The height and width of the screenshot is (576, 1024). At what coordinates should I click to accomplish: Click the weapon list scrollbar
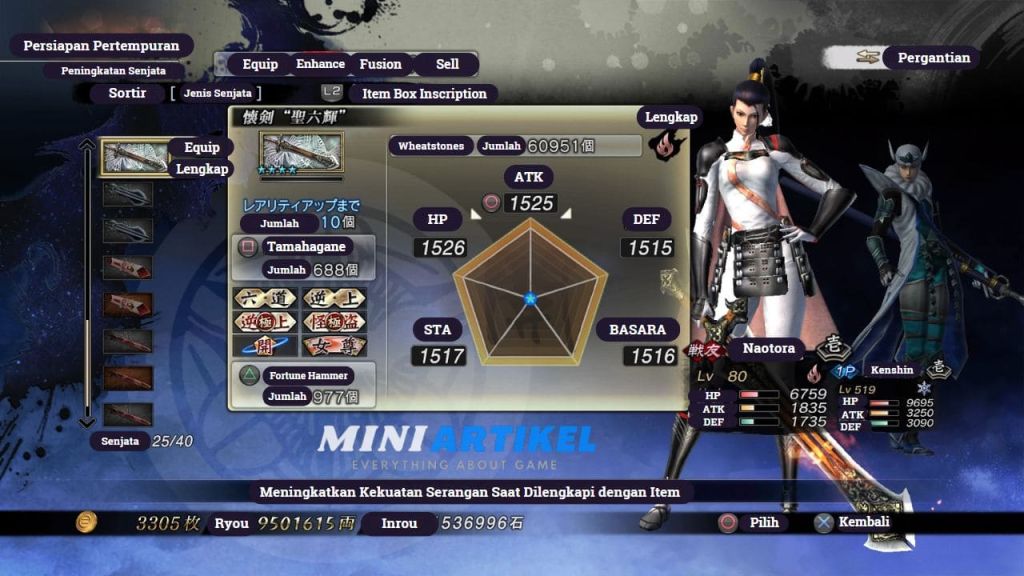tap(88, 285)
